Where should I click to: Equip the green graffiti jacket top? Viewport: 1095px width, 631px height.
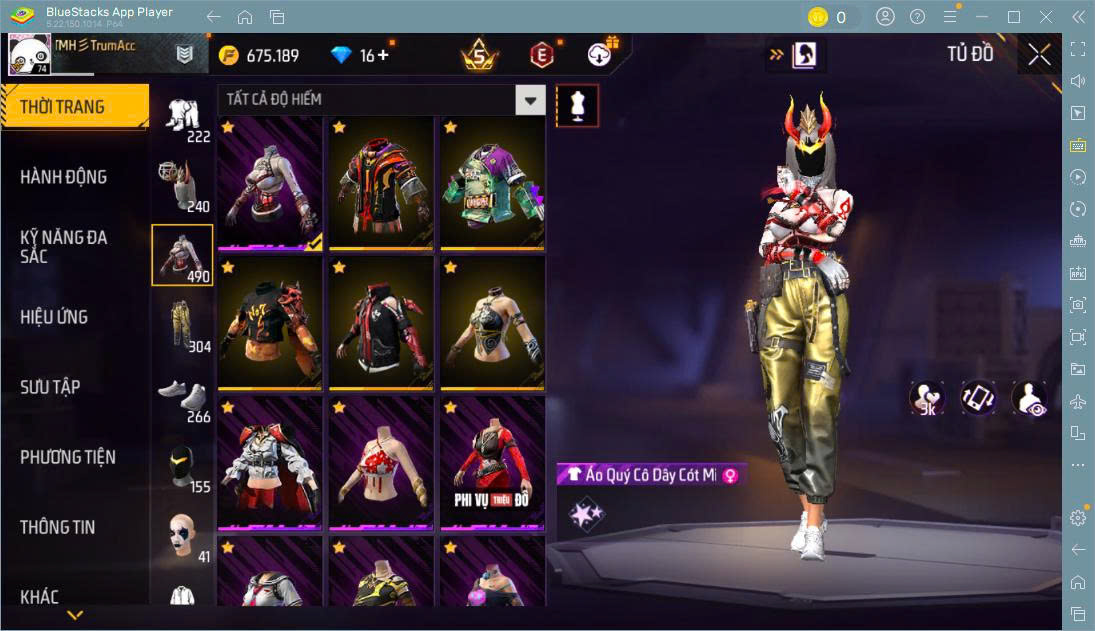pos(492,183)
